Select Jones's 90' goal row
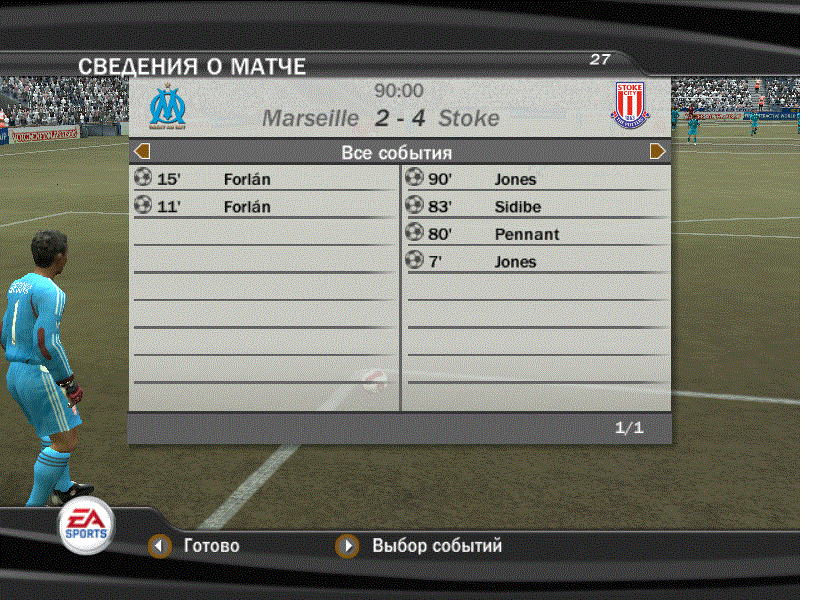816x600 pixels. pyautogui.click(x=536, y=180)
